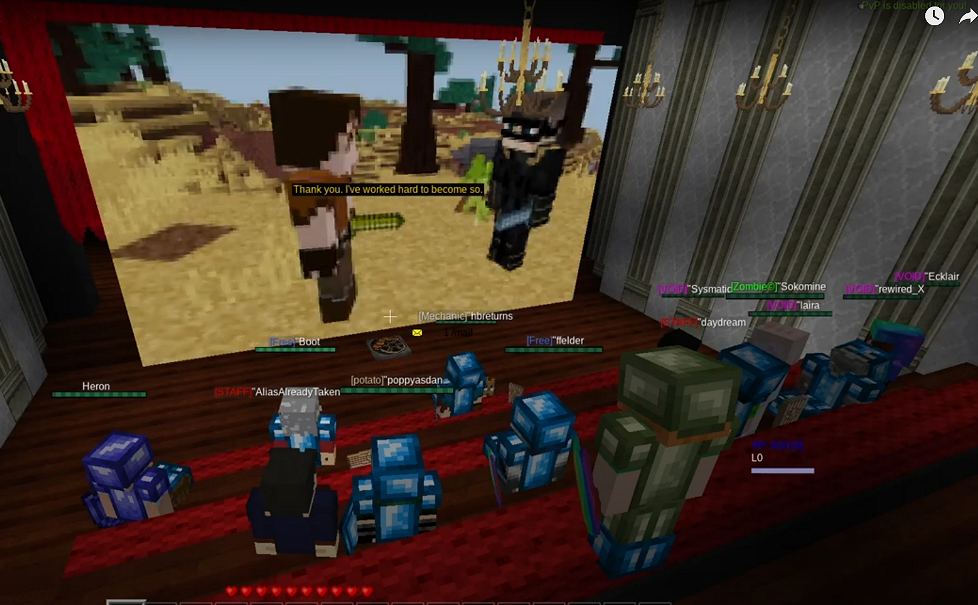
Task: Share the video using the arrow icon
Action: (x=966, y=15)
